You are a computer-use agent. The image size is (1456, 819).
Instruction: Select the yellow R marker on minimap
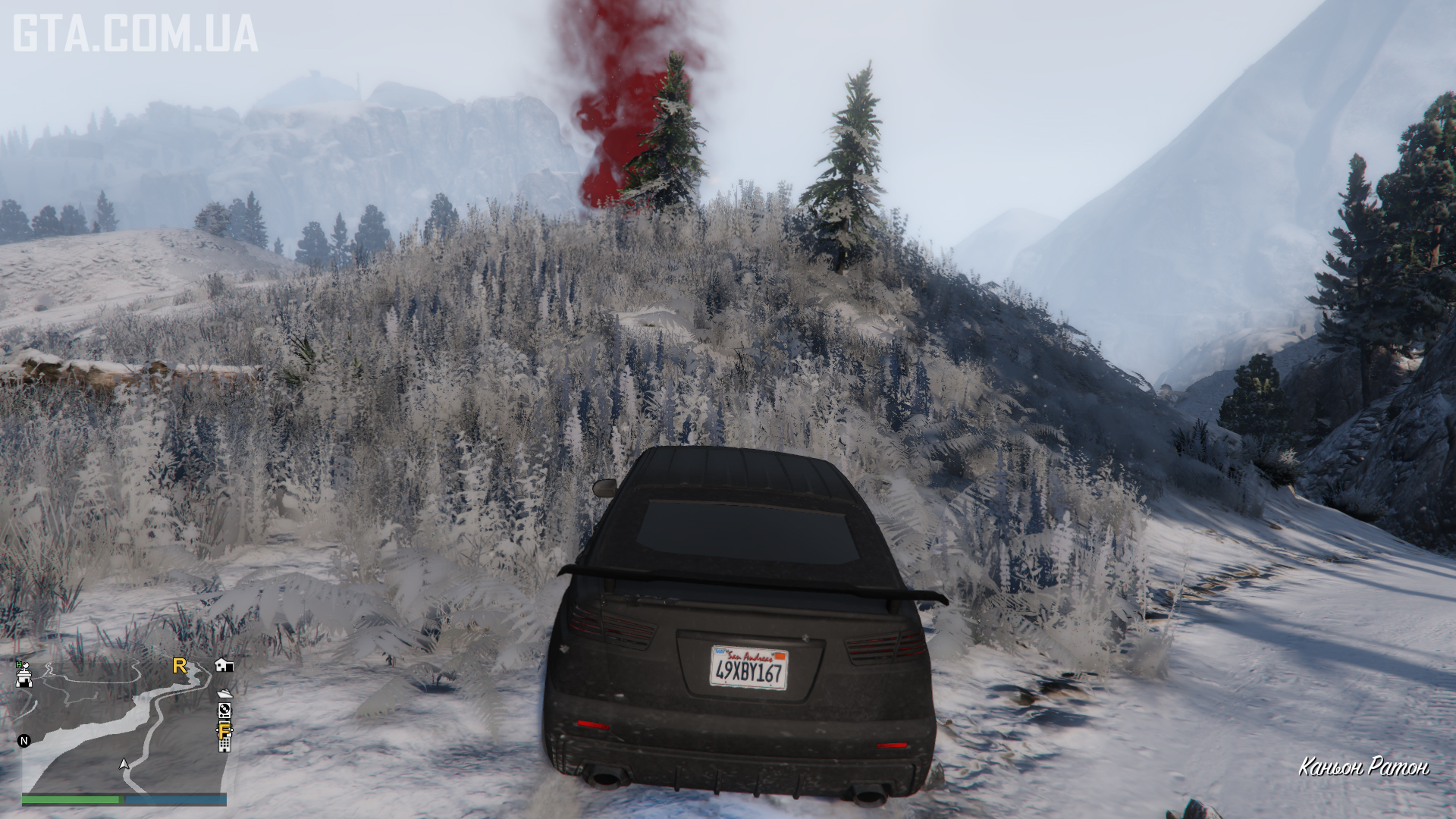(x=180, y=666)
